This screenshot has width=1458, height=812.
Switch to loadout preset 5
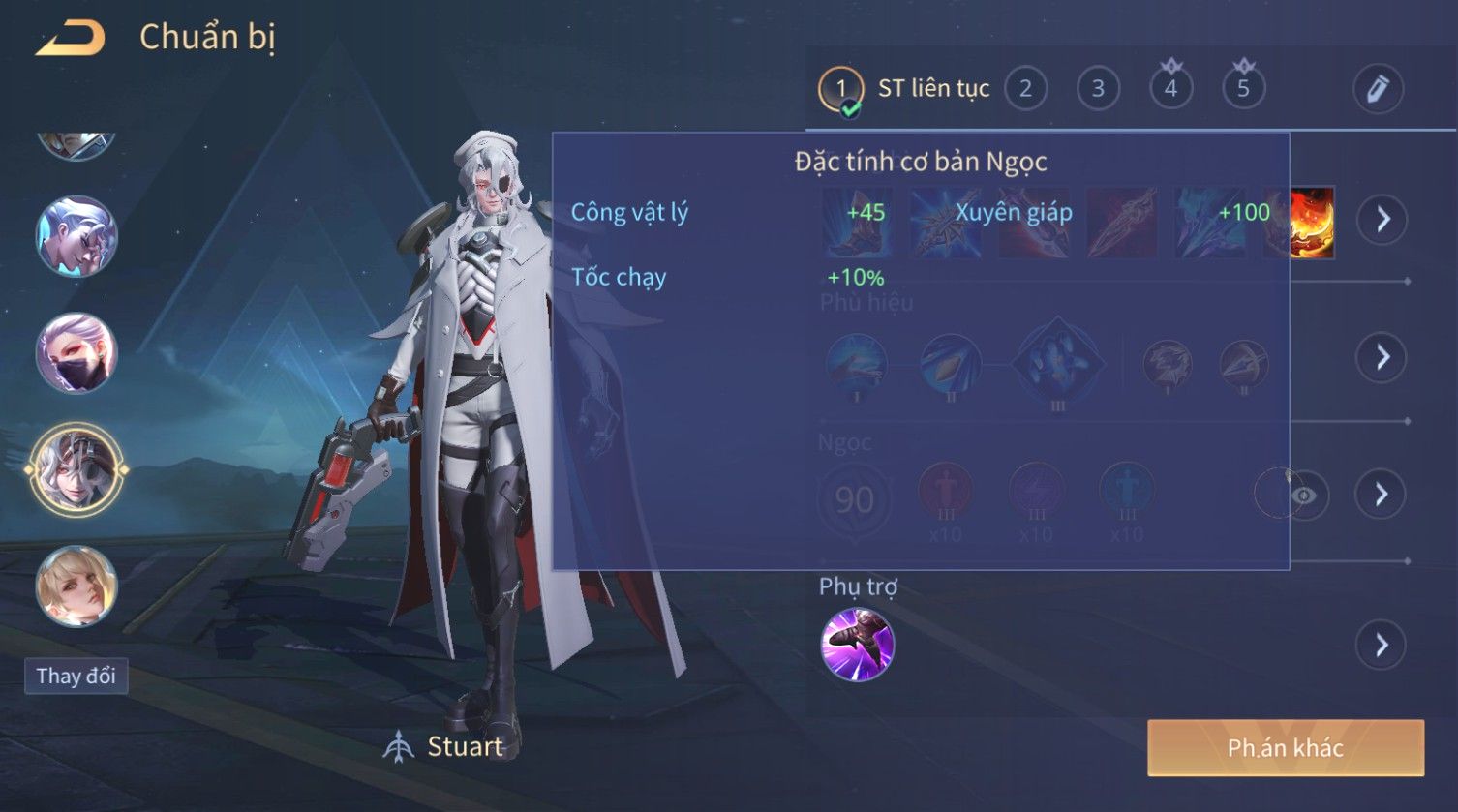1243,89
